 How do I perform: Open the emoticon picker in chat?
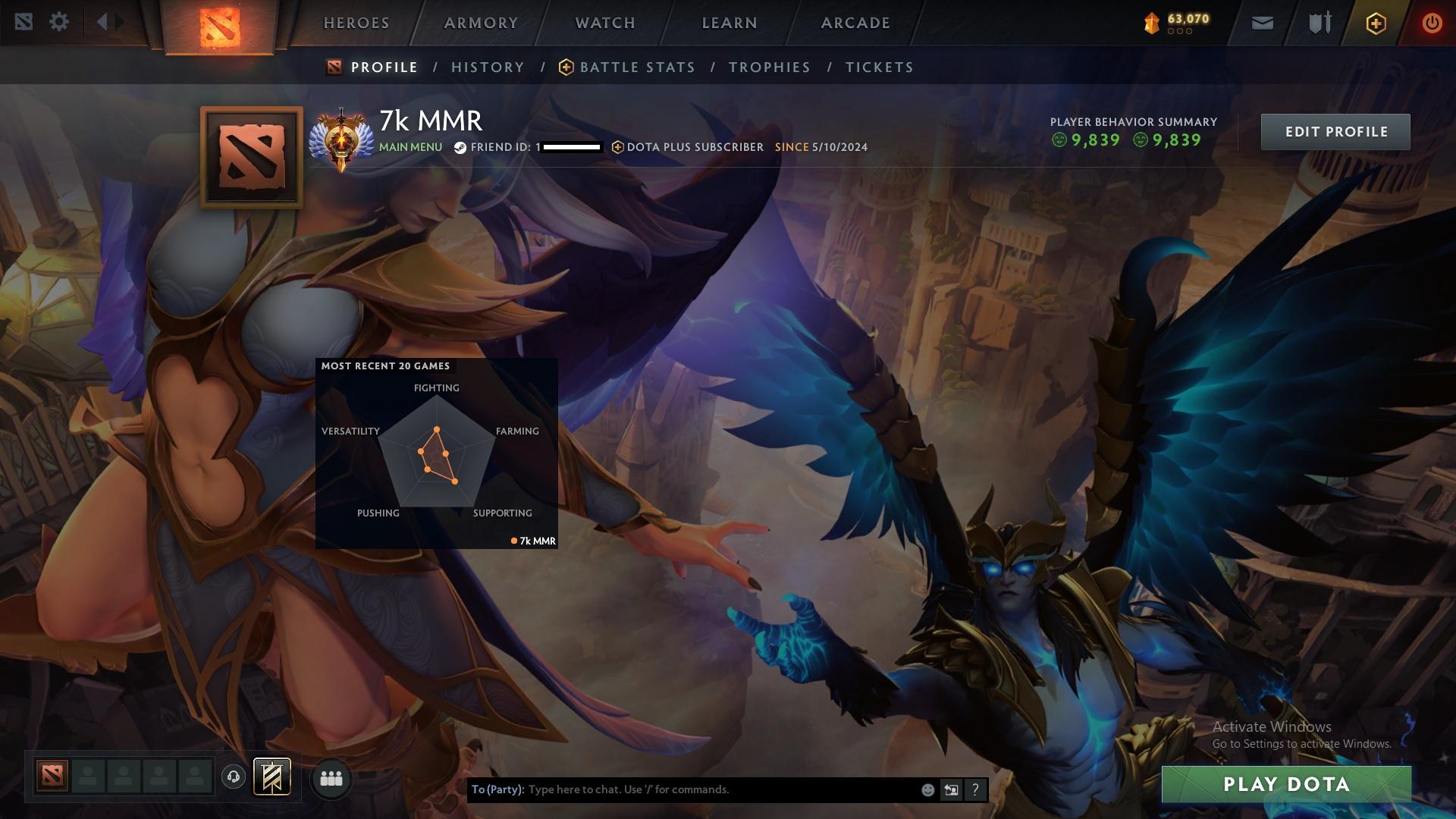click(927, 789)
